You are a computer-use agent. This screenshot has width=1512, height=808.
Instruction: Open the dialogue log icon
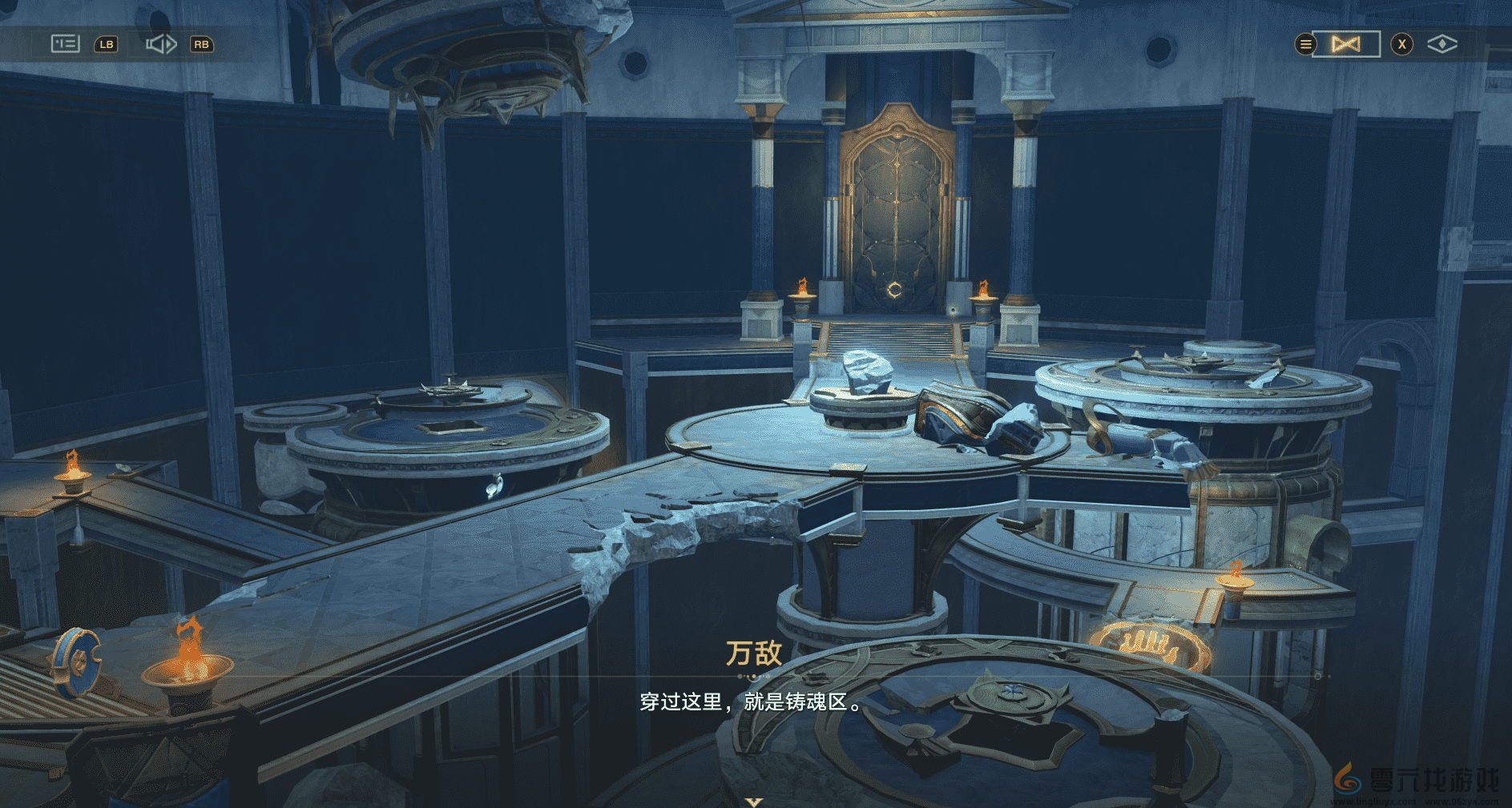tap(65, 43)
